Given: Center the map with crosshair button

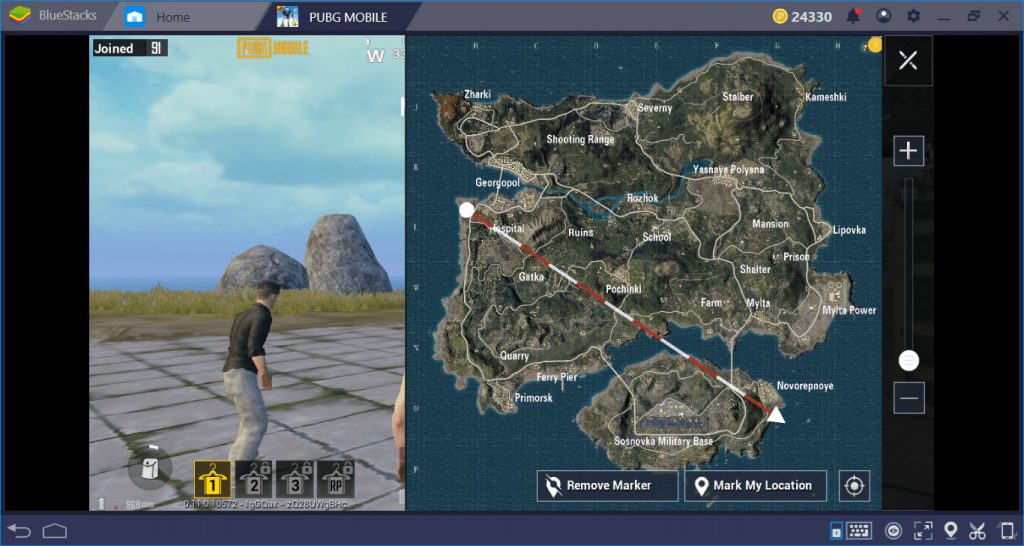Looking at the screenshot, I should click(854, 486).
